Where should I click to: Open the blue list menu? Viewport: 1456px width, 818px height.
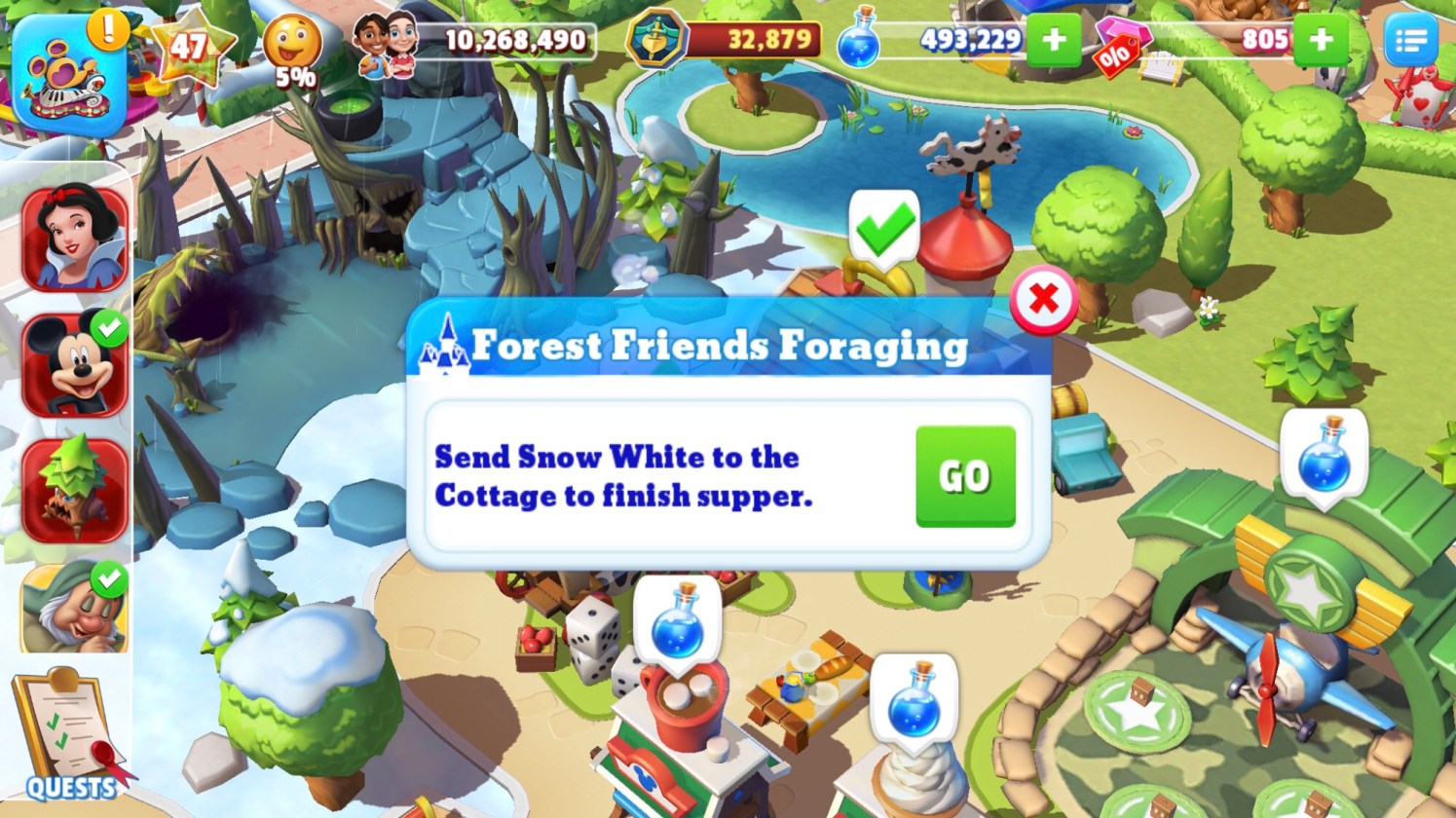[x=1410, y=40]
